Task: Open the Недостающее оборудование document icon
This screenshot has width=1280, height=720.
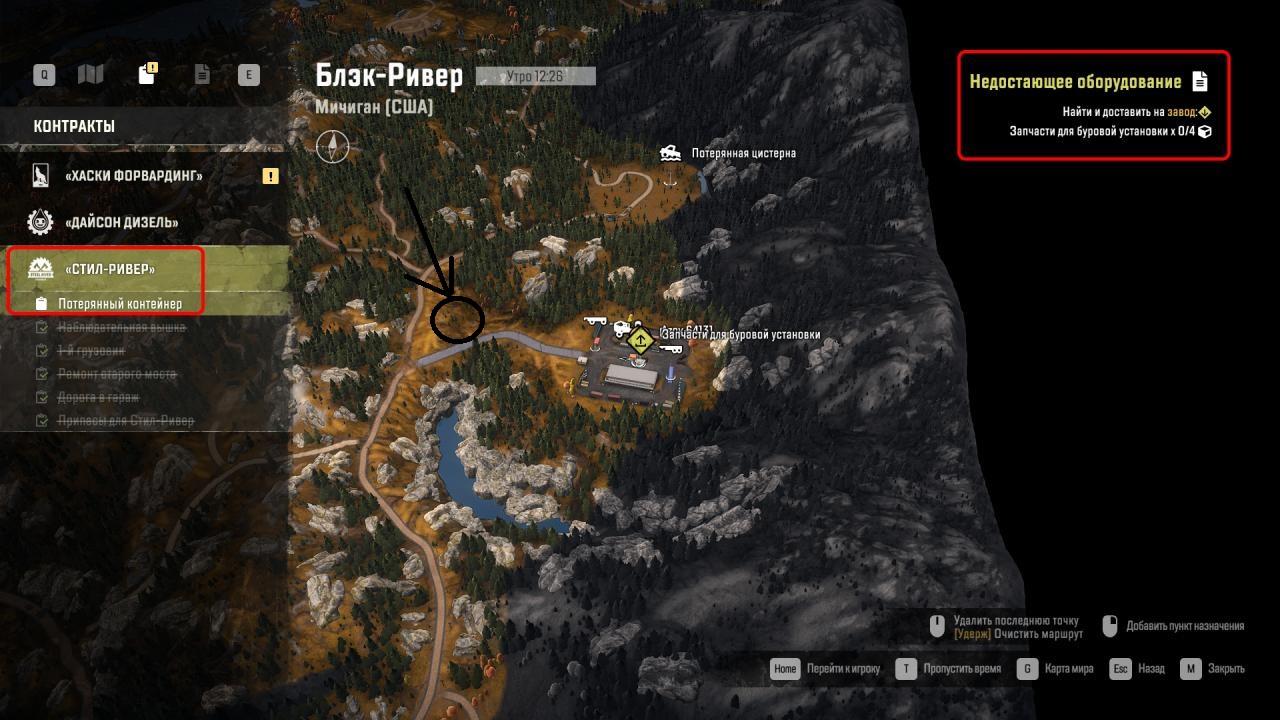Action: (x=1200, y=82)
